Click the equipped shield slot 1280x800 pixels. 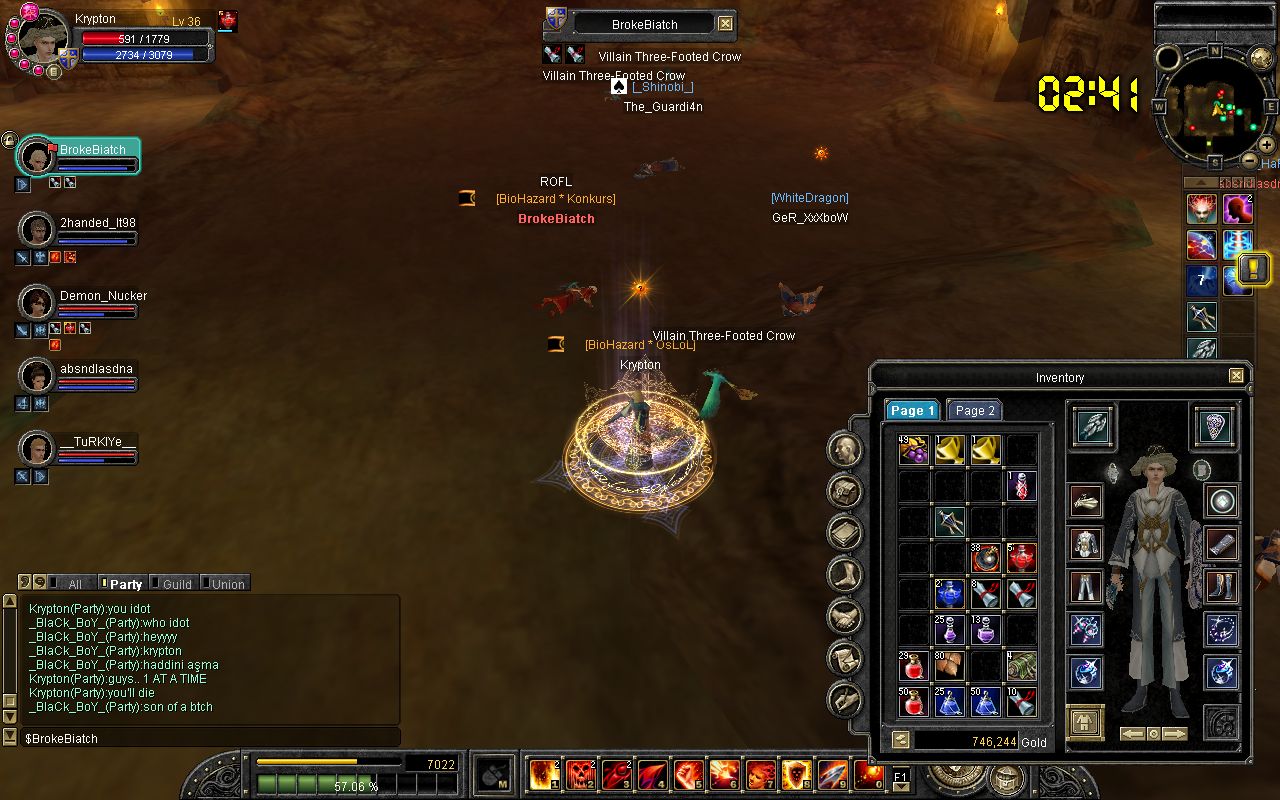[x=1215, y=426]
